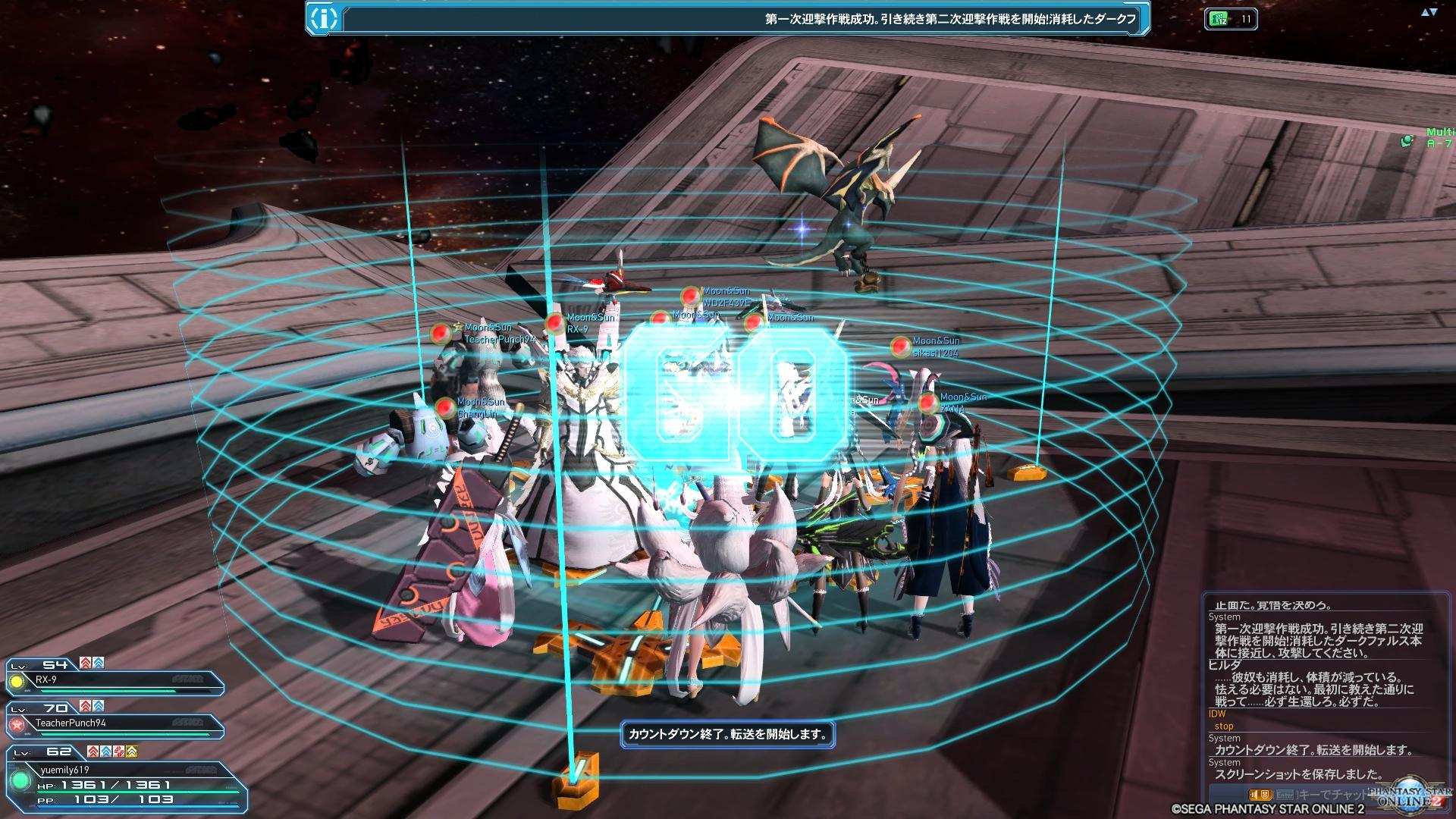Select the speaker icon next to the chat hint
The width and height of the screenshot is (1456, 819).
[x=1254, y=795]
